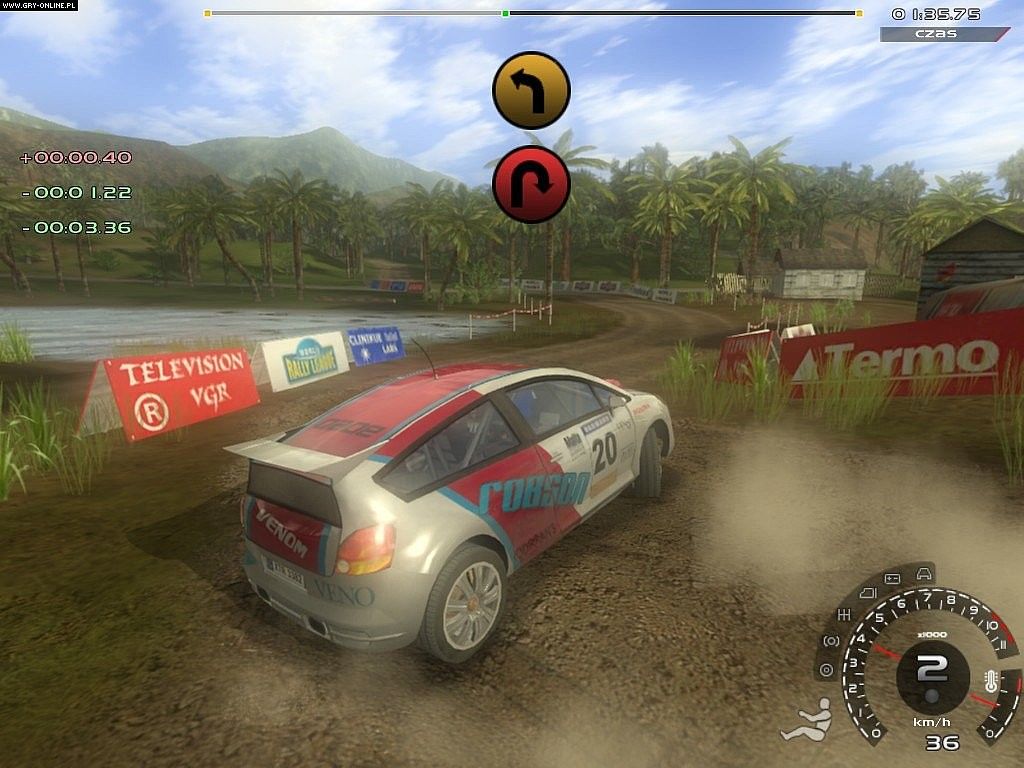1024x768 pixels.
Task: Click the current gear indicator in the tachometer
Action: [x=931, y=667]
